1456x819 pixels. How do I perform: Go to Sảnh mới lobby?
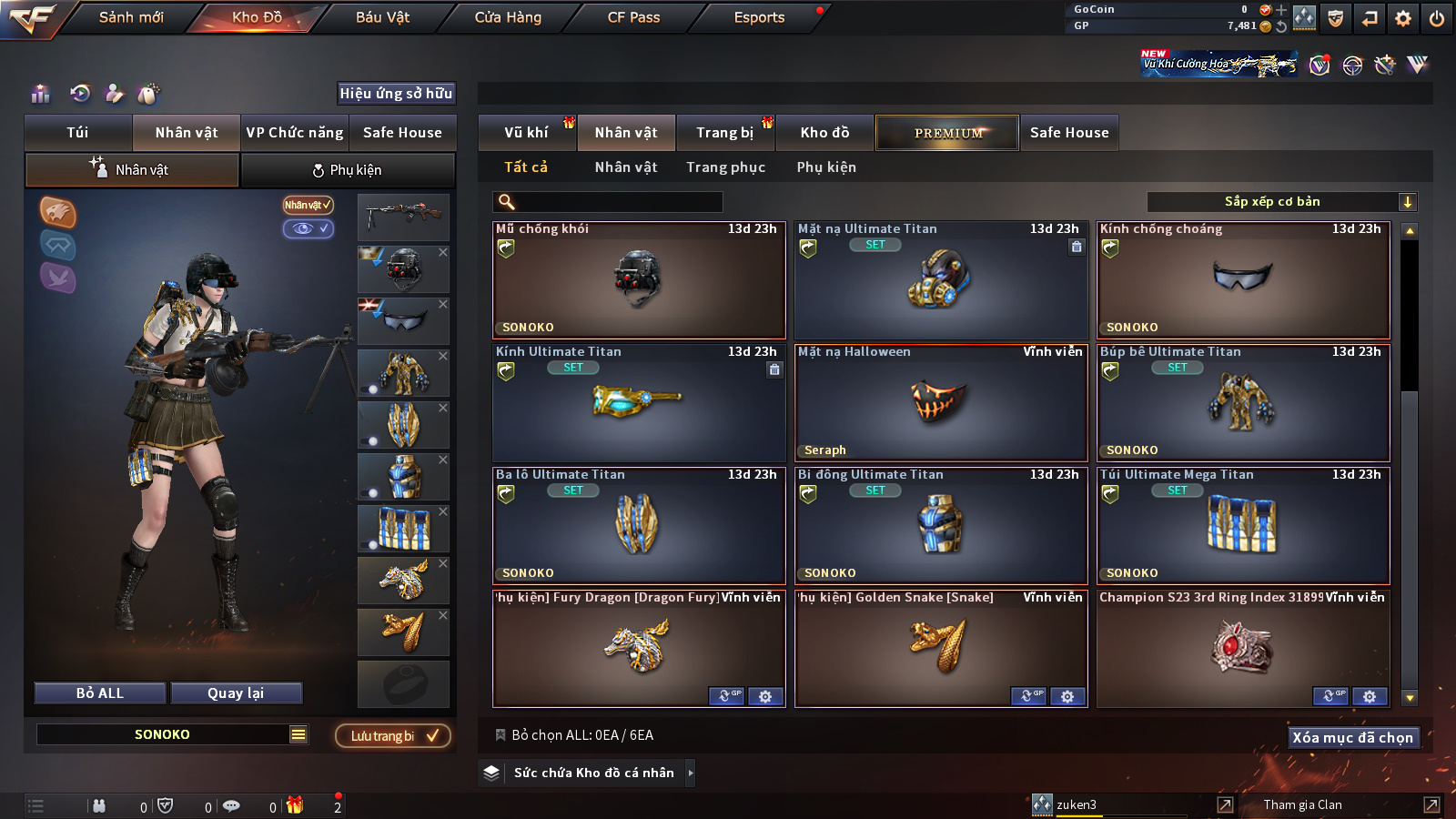click(x=131, y=17)
